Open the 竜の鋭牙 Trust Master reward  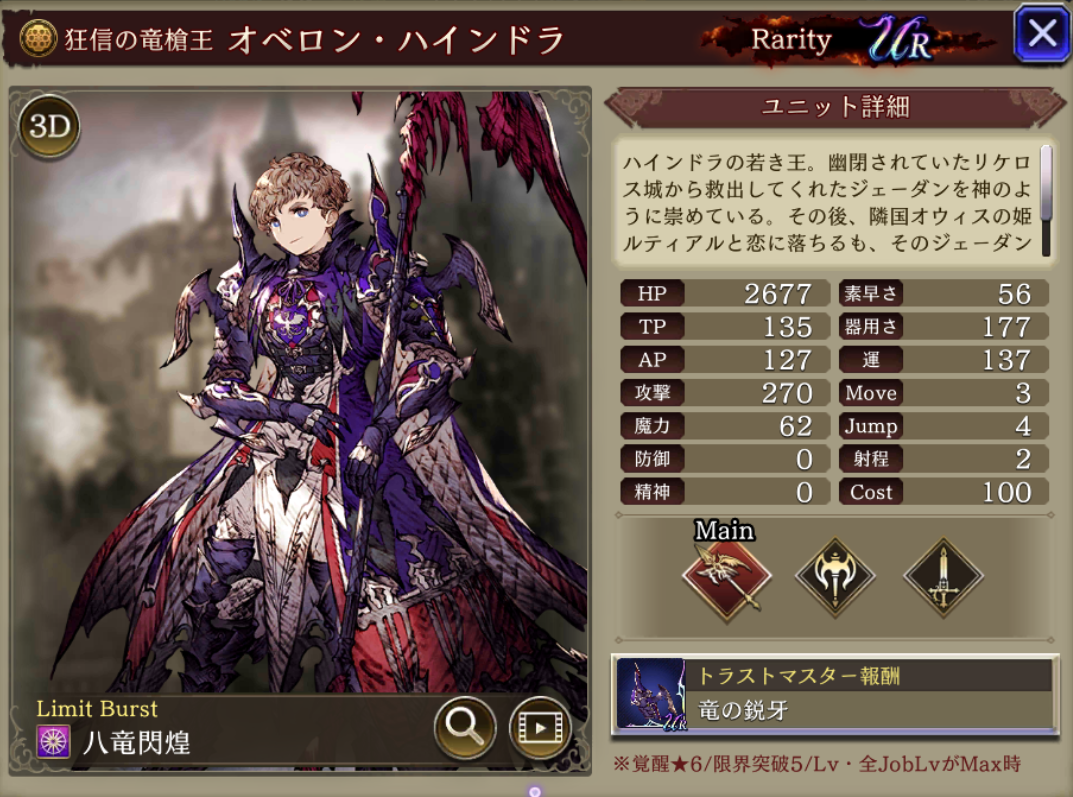[835, 694]
